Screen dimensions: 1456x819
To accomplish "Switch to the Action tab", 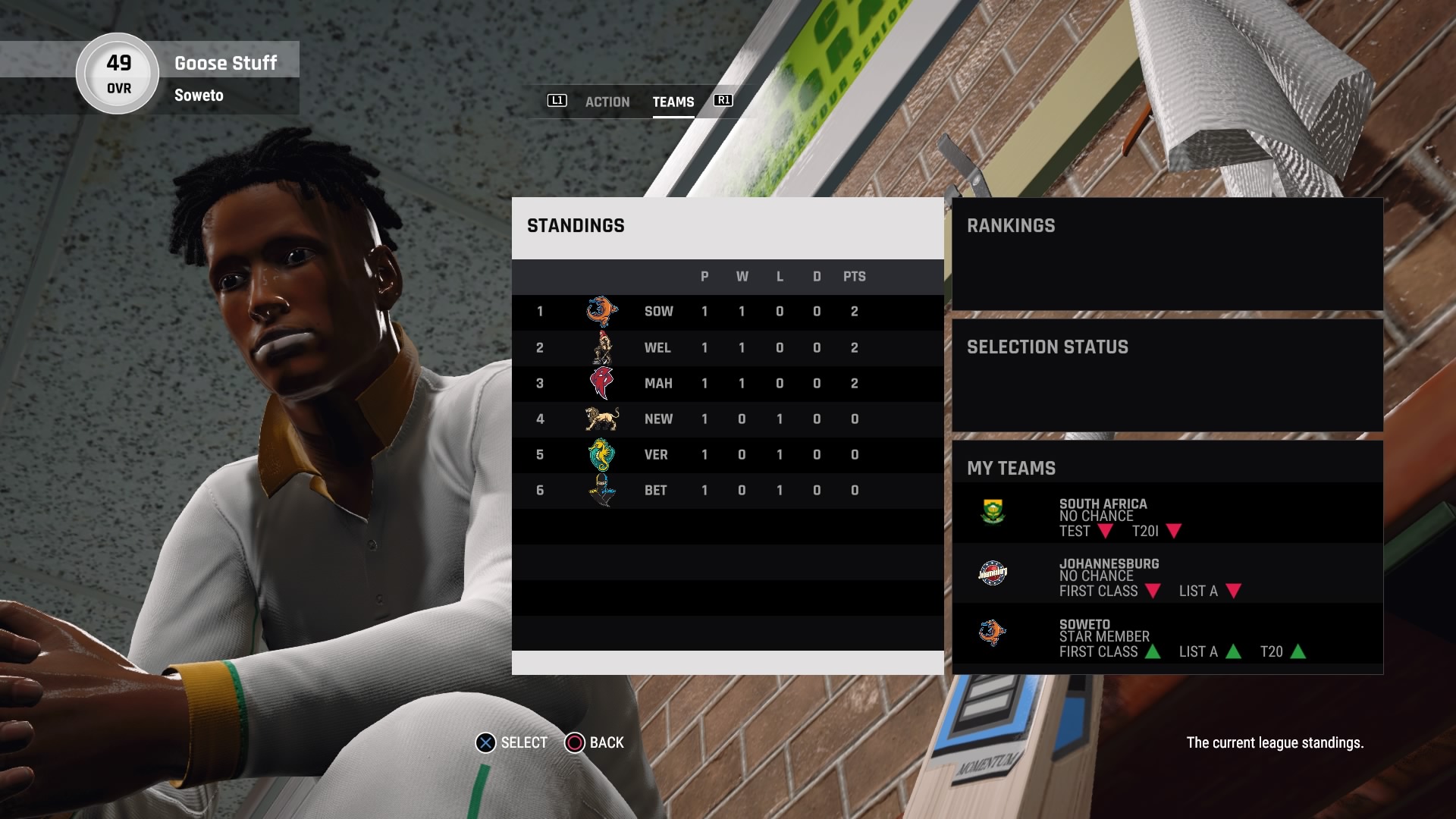I will [x=607, y=102].
